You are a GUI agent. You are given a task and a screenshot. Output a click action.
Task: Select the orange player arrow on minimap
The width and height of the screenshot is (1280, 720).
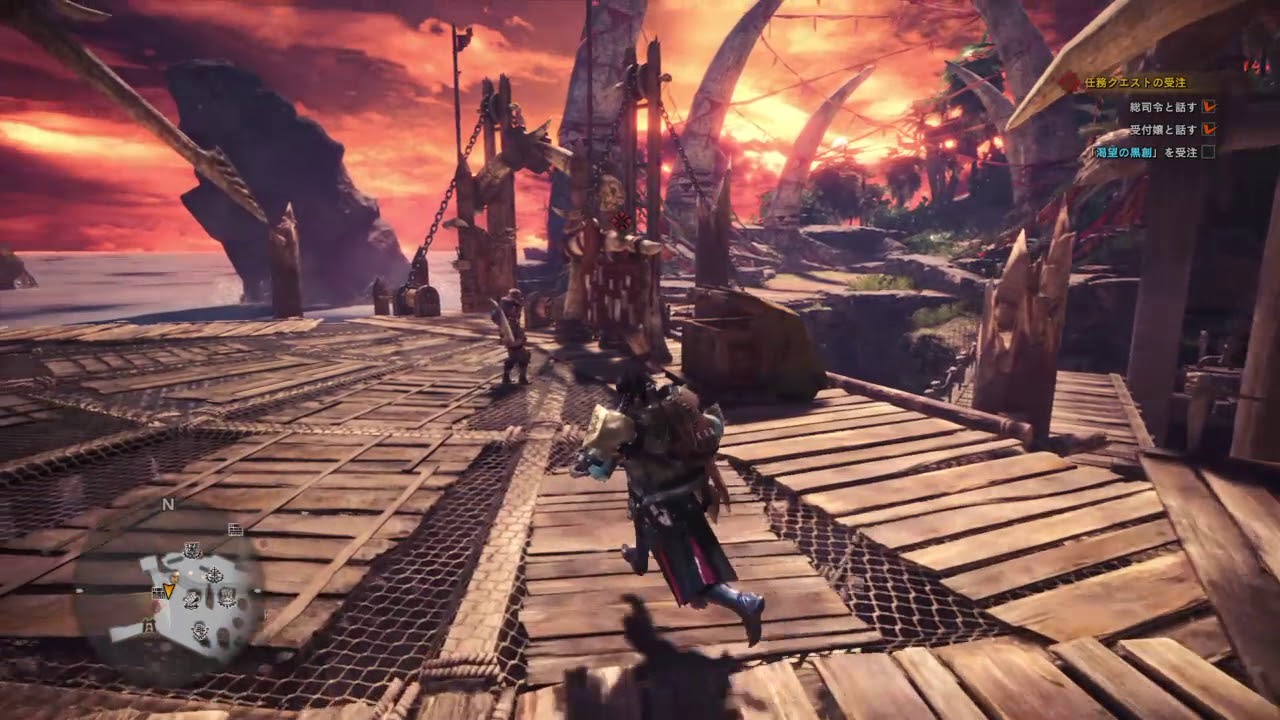(x=168, y=589)
